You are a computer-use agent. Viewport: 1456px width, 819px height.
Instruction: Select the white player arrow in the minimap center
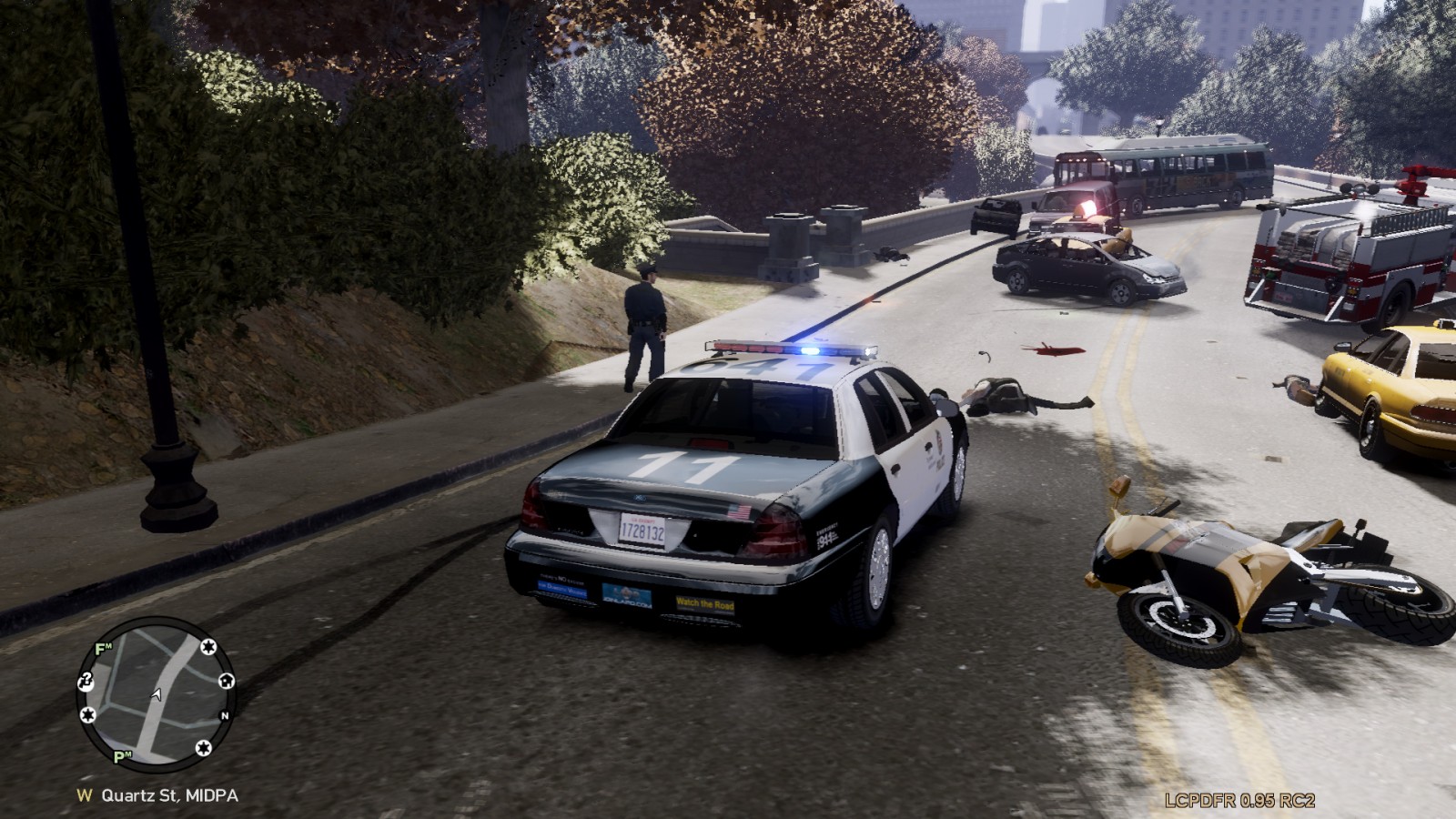[156, 695]
